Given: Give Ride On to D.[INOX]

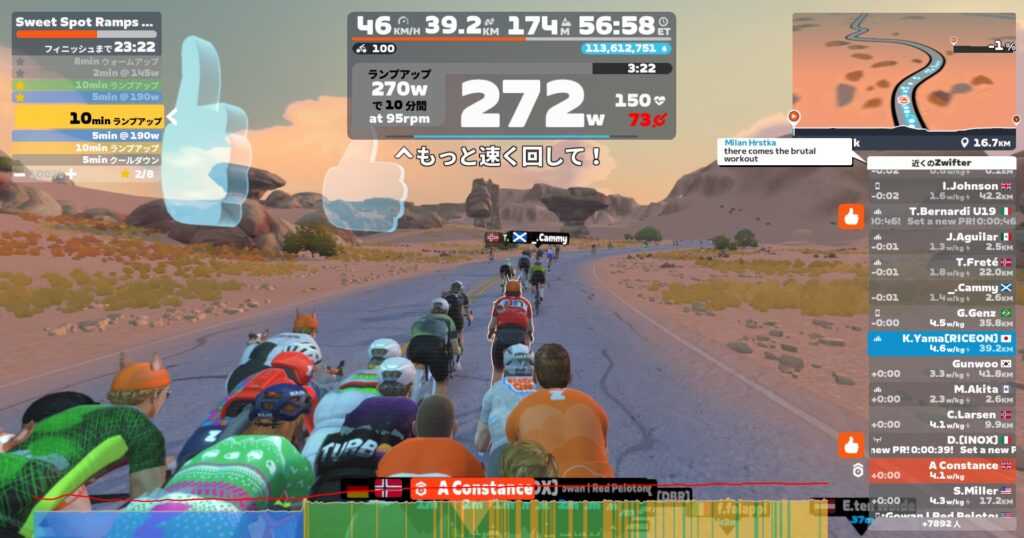Looking at the screenshot, I should tap(851, 444).
